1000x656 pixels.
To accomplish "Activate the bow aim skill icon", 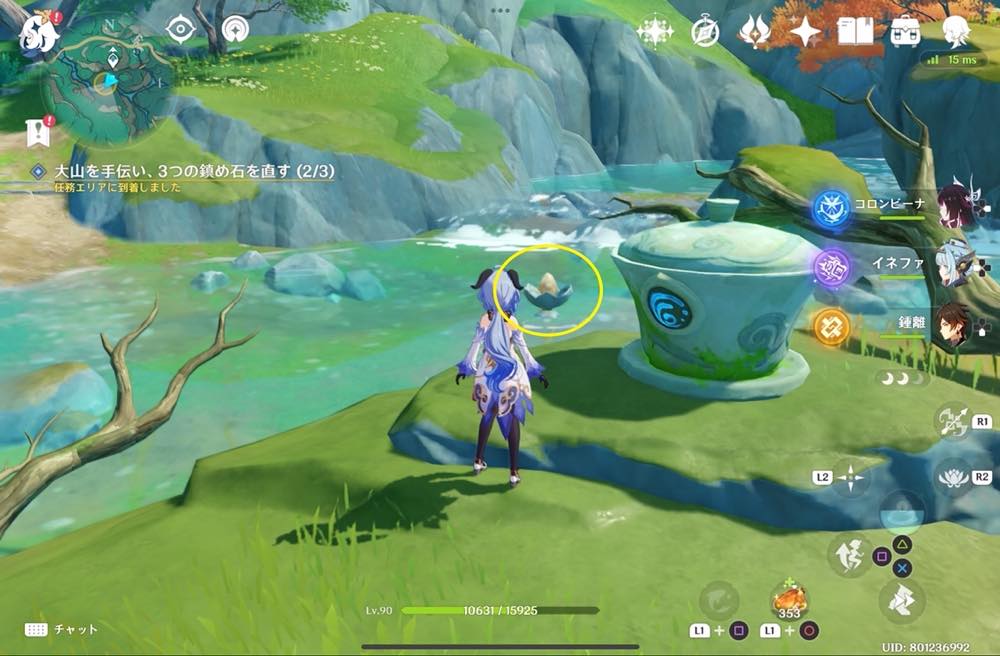I will [x=951, y=421].
